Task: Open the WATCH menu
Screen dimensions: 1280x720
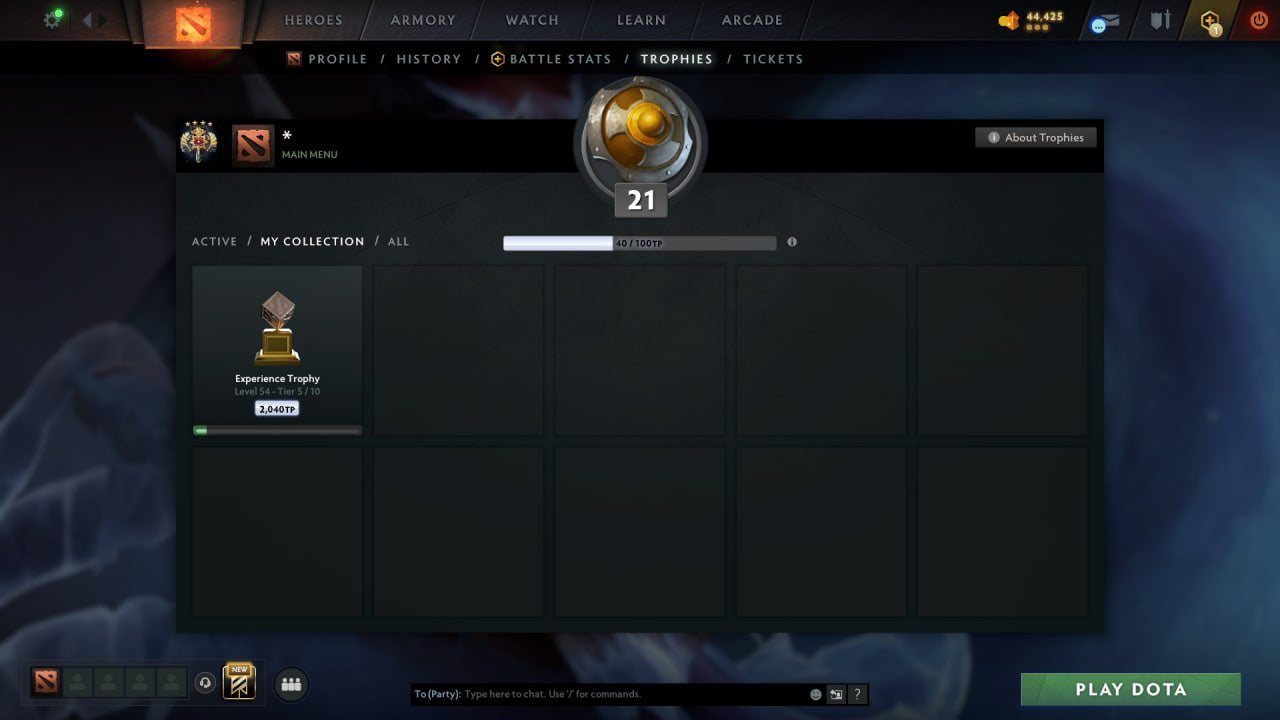Action: tap(531, 19)
